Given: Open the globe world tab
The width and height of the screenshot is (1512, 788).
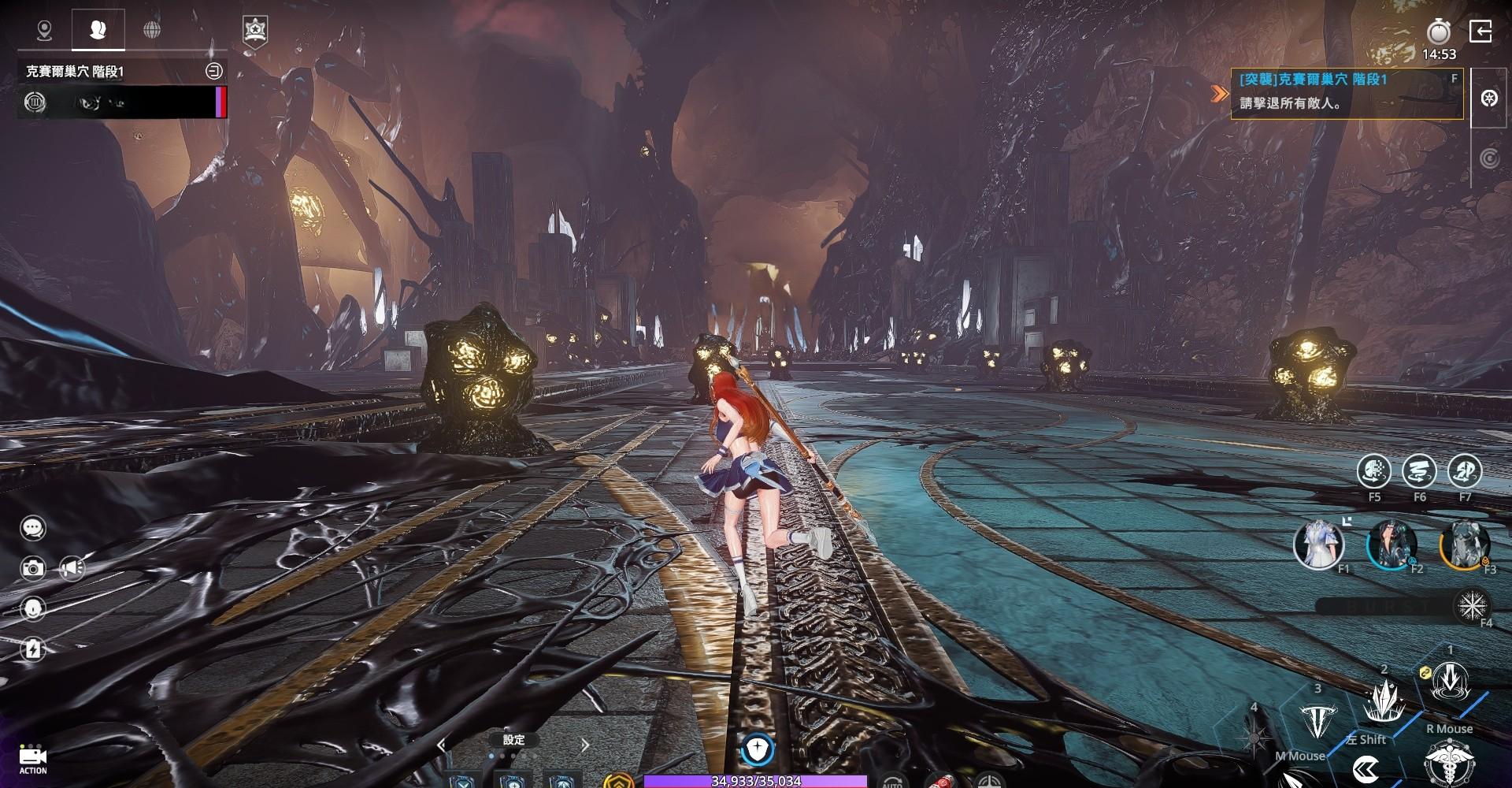Looking at the screenshot, I should [152, 30].
